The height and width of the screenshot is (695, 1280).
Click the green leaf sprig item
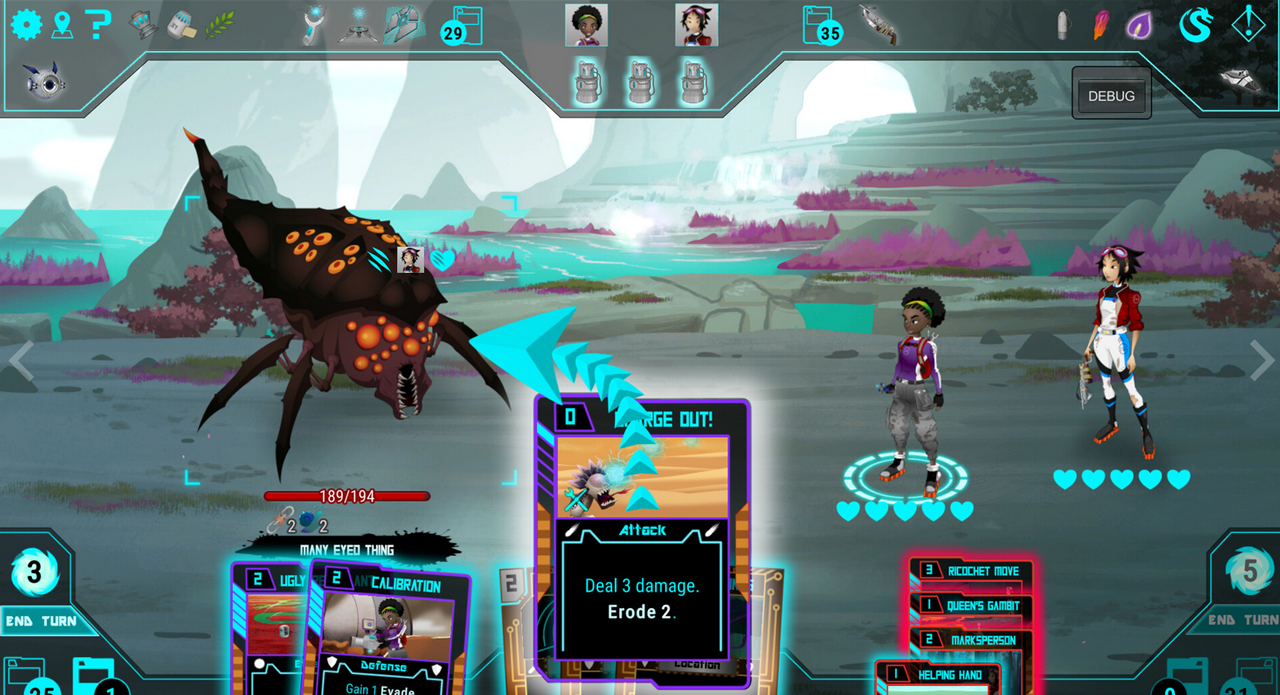point(220,24)
